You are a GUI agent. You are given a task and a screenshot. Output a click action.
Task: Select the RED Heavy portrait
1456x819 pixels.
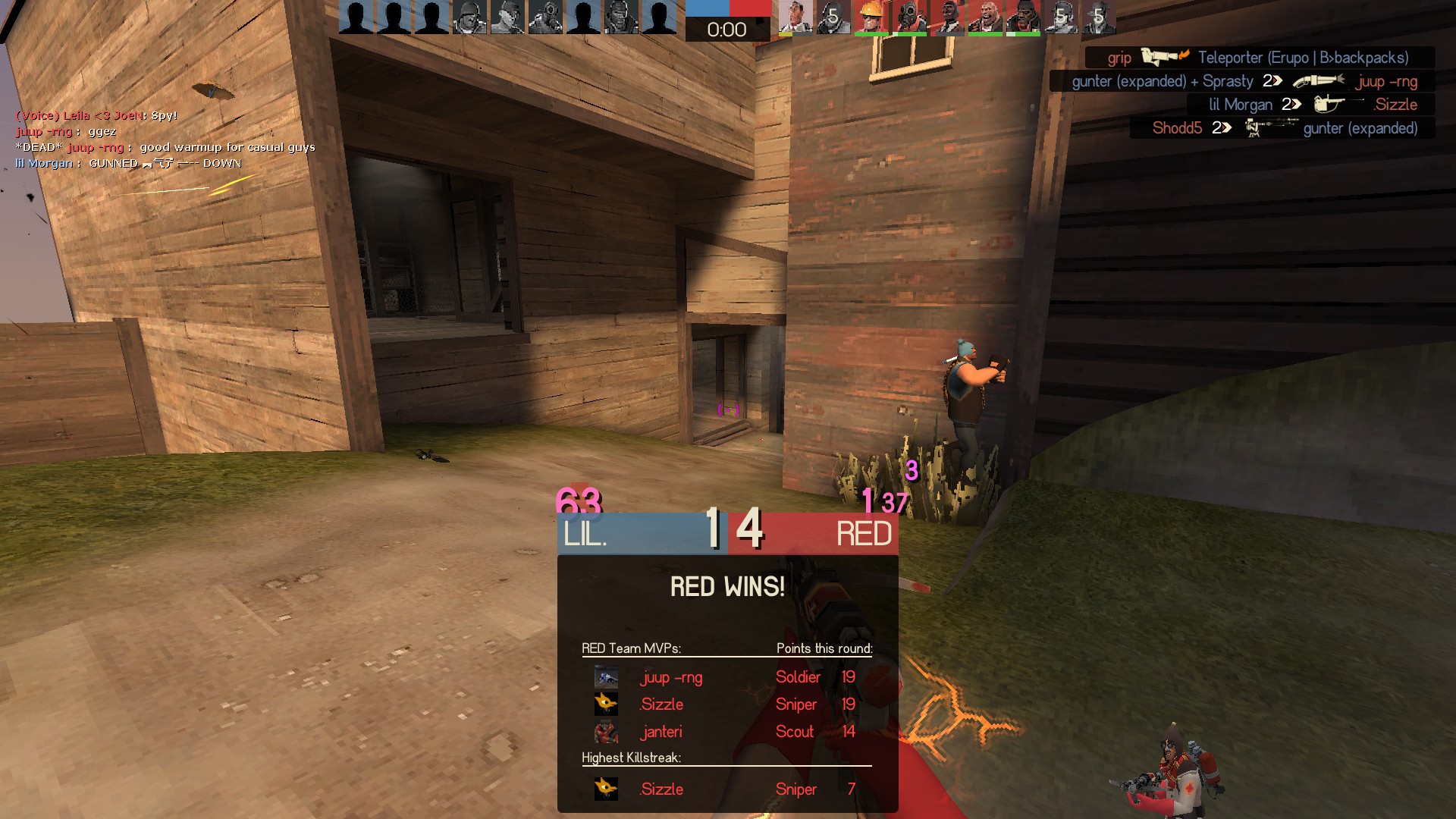point(984,17)
